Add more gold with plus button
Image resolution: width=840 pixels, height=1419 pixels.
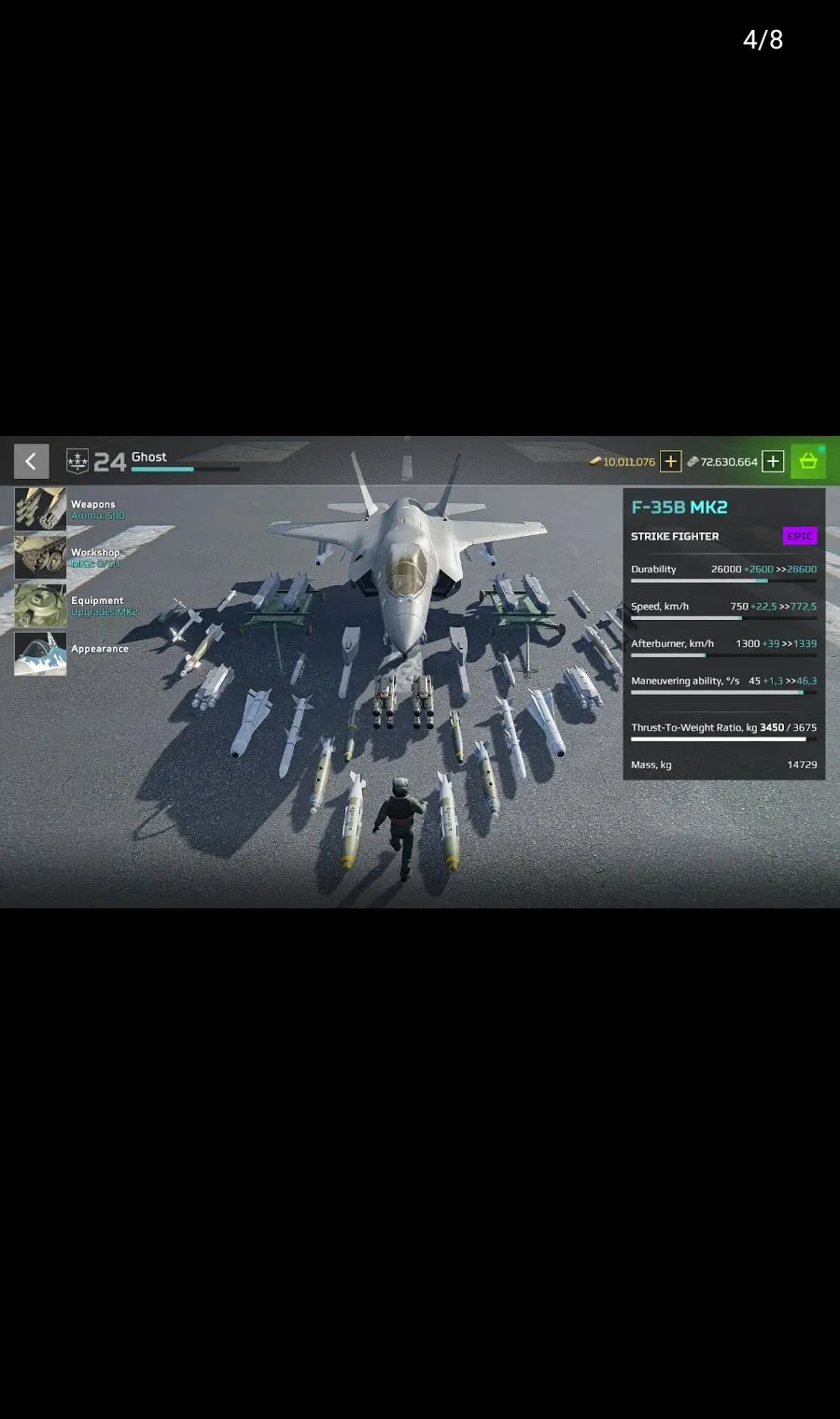pyautogui.click(x=670, y=461)
